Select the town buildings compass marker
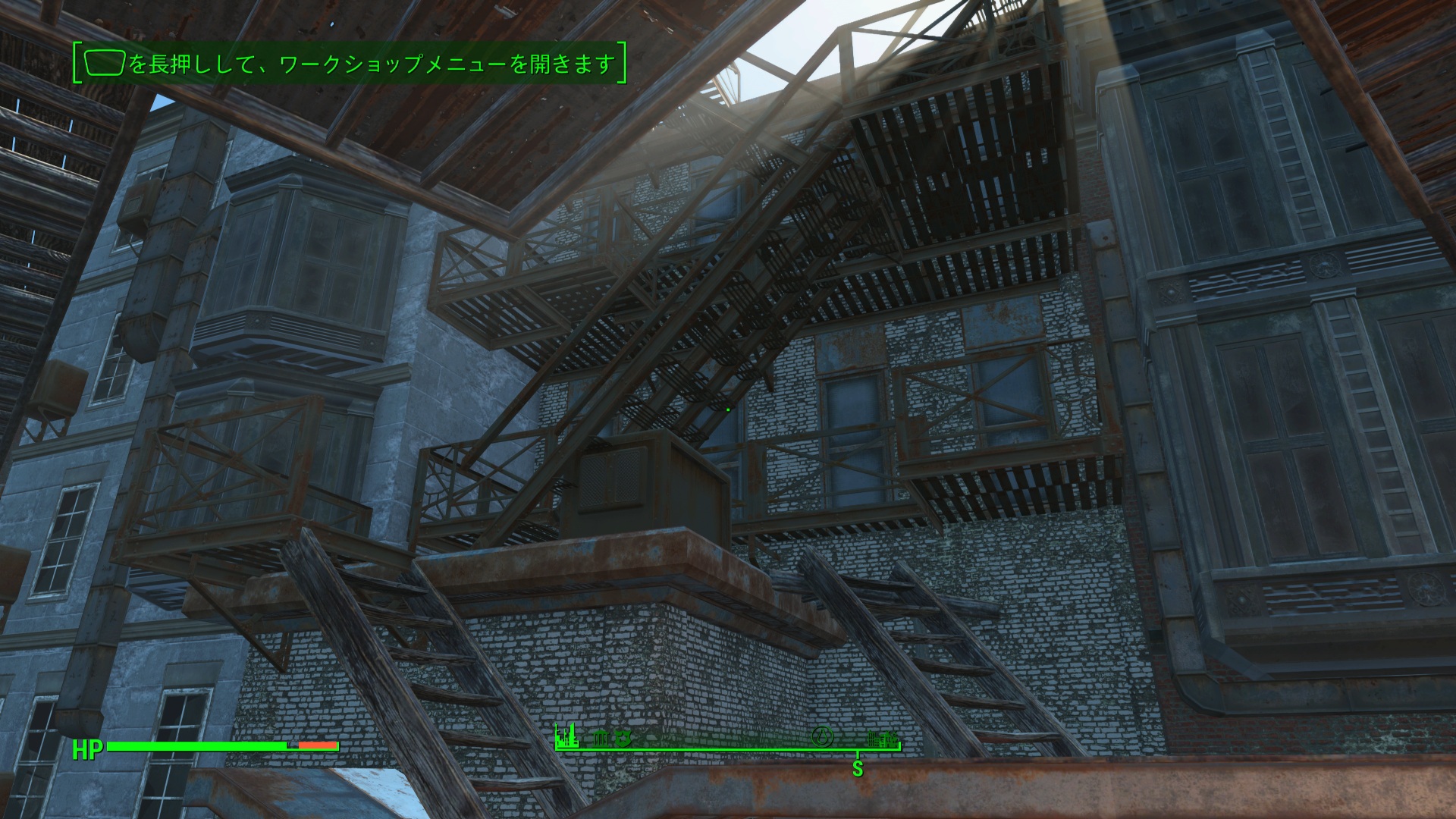Viewport: 1456px width, 819px height. 883,737
